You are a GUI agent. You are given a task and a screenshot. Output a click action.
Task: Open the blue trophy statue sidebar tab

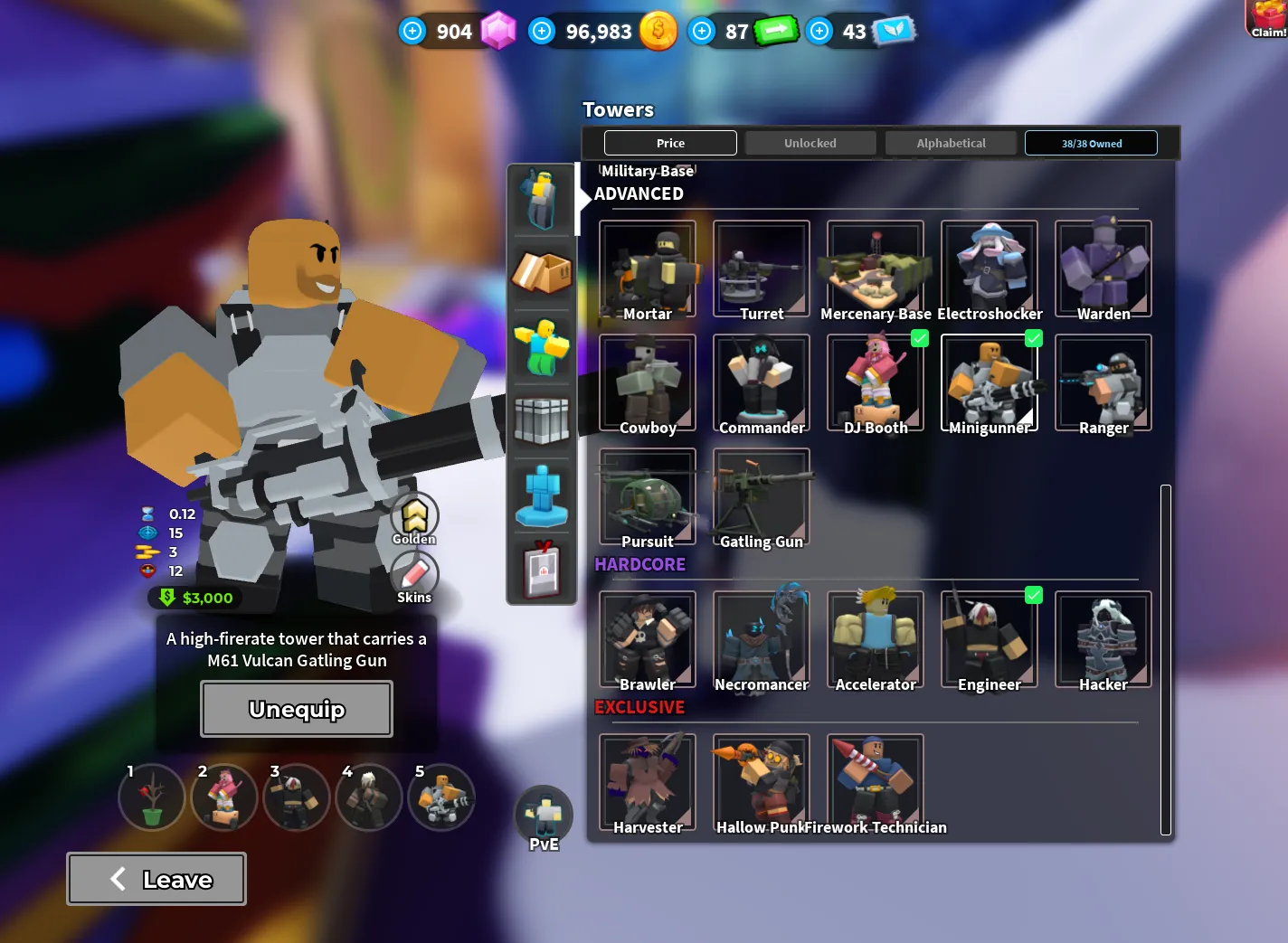pos(541,495)
